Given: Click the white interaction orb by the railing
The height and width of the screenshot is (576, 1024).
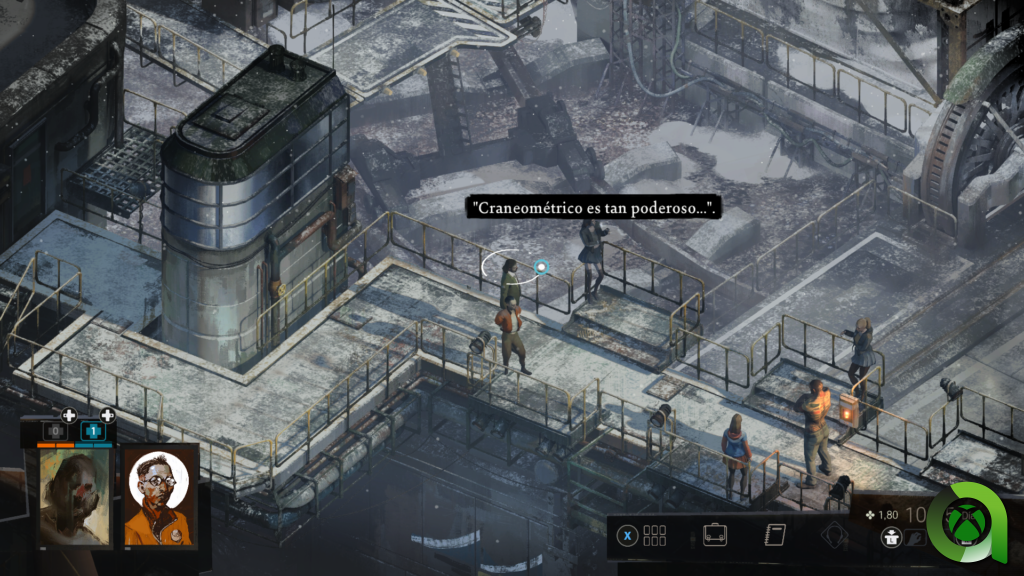Looking at the screenshot, I should tap(541, 267).
